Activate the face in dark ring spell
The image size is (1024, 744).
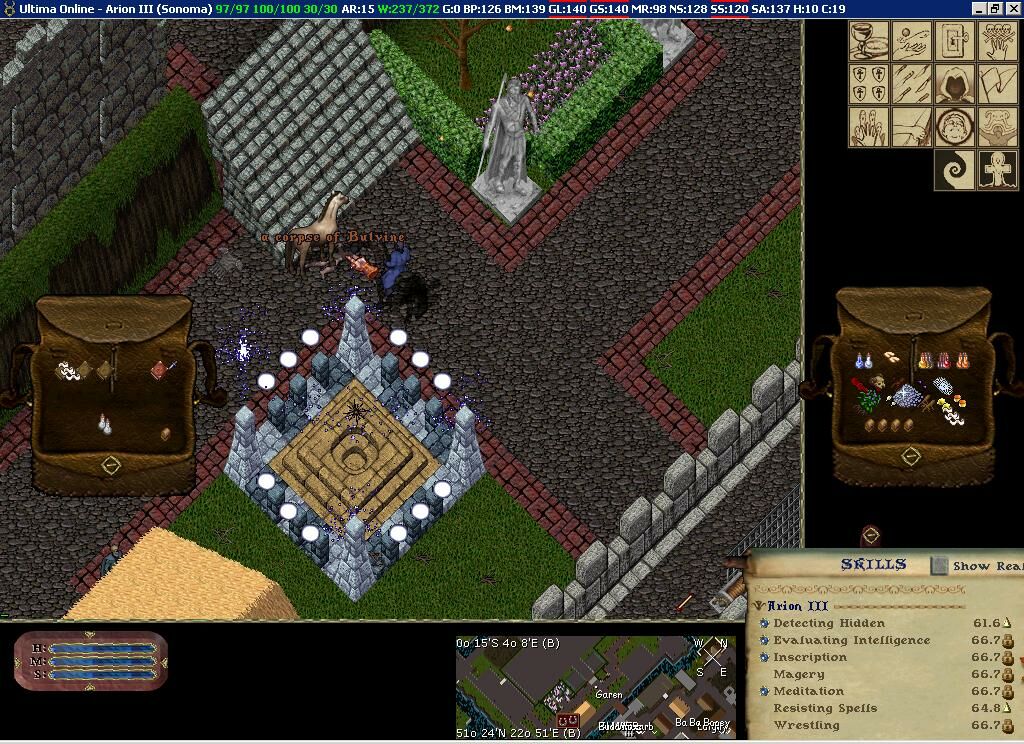point(954,127)
